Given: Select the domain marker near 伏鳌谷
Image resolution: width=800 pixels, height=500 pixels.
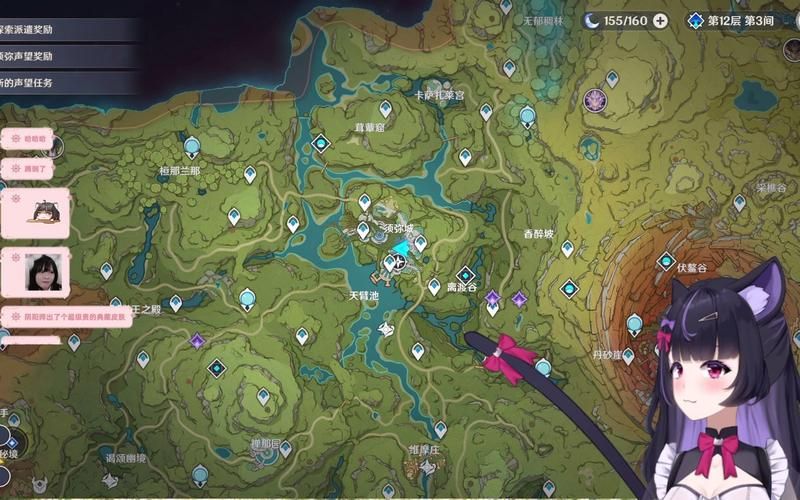Looking at the screenshot, I should click(666, 261).
